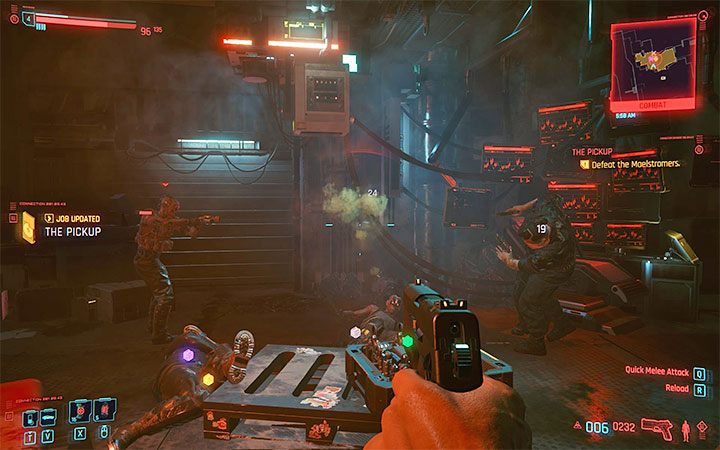Click the combat minimap
The width and height of the screenshot is (720, 450).
coord(654,62)
